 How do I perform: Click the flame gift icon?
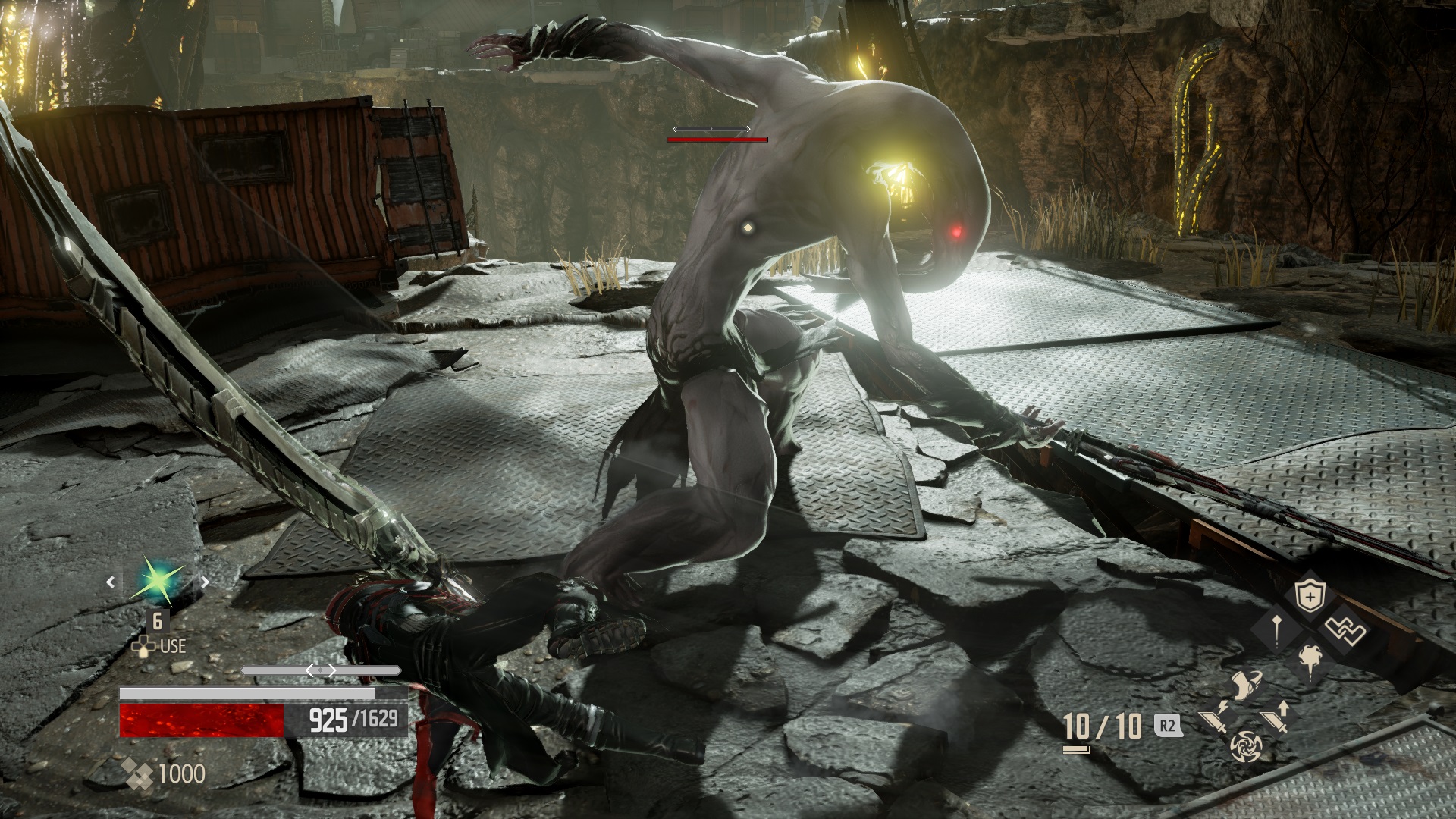(x=1310, y=662)
